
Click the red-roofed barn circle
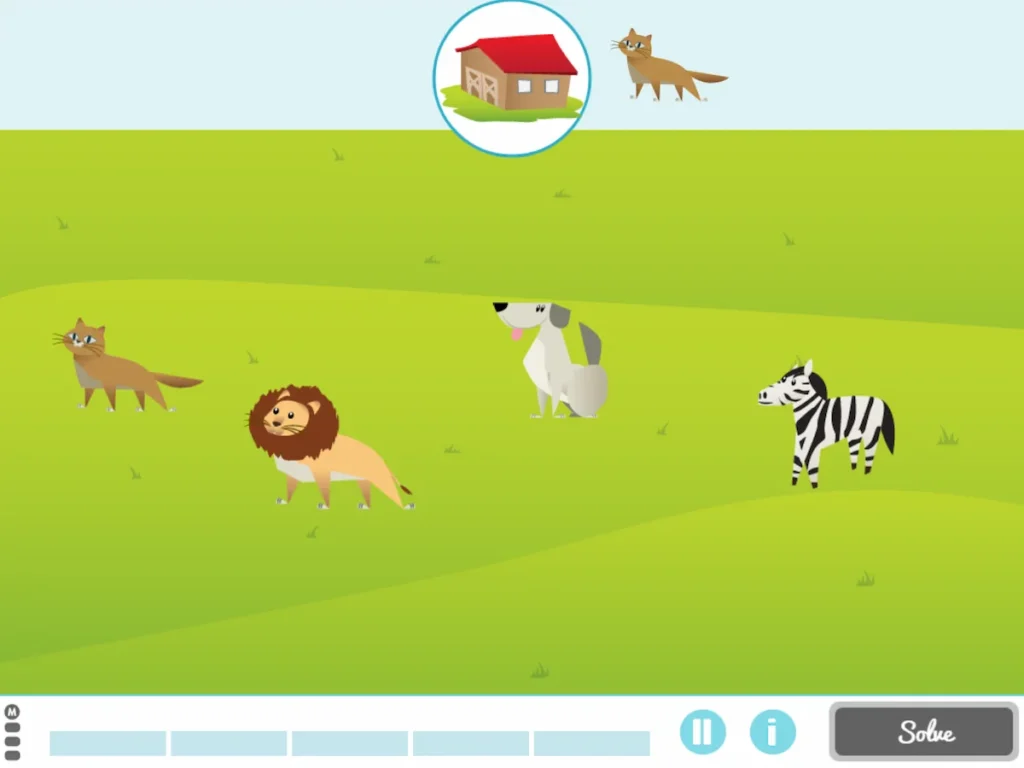click(x=512, y=78)
